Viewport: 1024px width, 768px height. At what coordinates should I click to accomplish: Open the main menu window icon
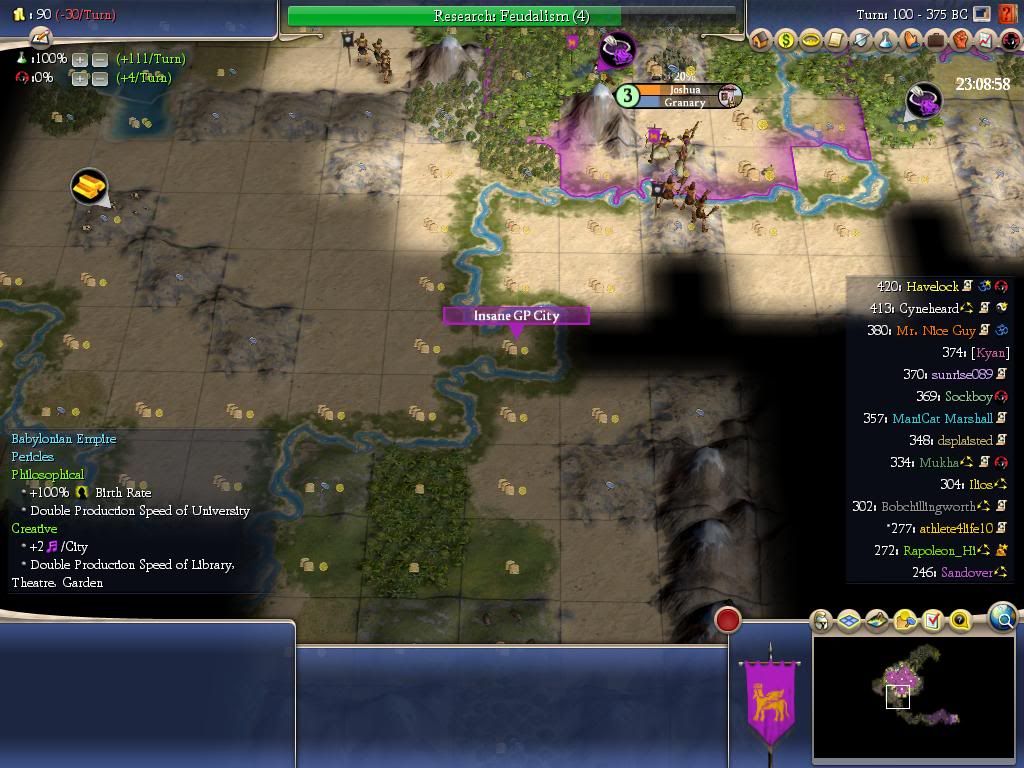(983, 14)
